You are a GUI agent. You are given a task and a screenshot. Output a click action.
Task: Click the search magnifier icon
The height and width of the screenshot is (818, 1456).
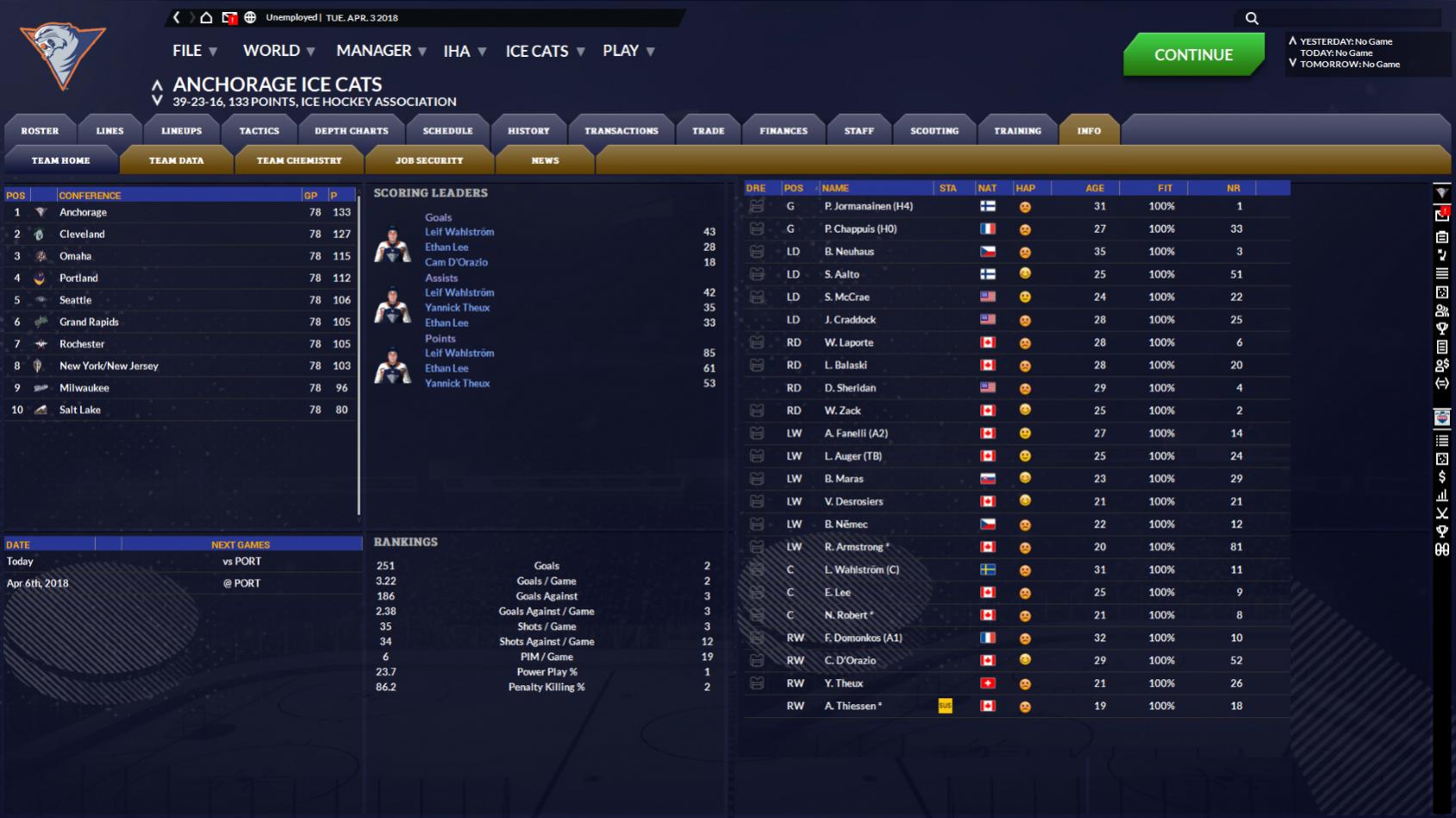click(1252, 18)
